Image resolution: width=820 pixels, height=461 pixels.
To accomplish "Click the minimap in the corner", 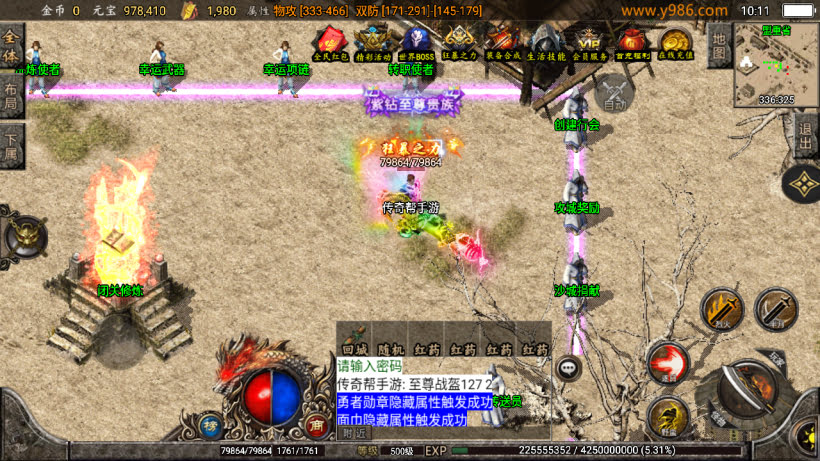I will [x=776, y=62].
